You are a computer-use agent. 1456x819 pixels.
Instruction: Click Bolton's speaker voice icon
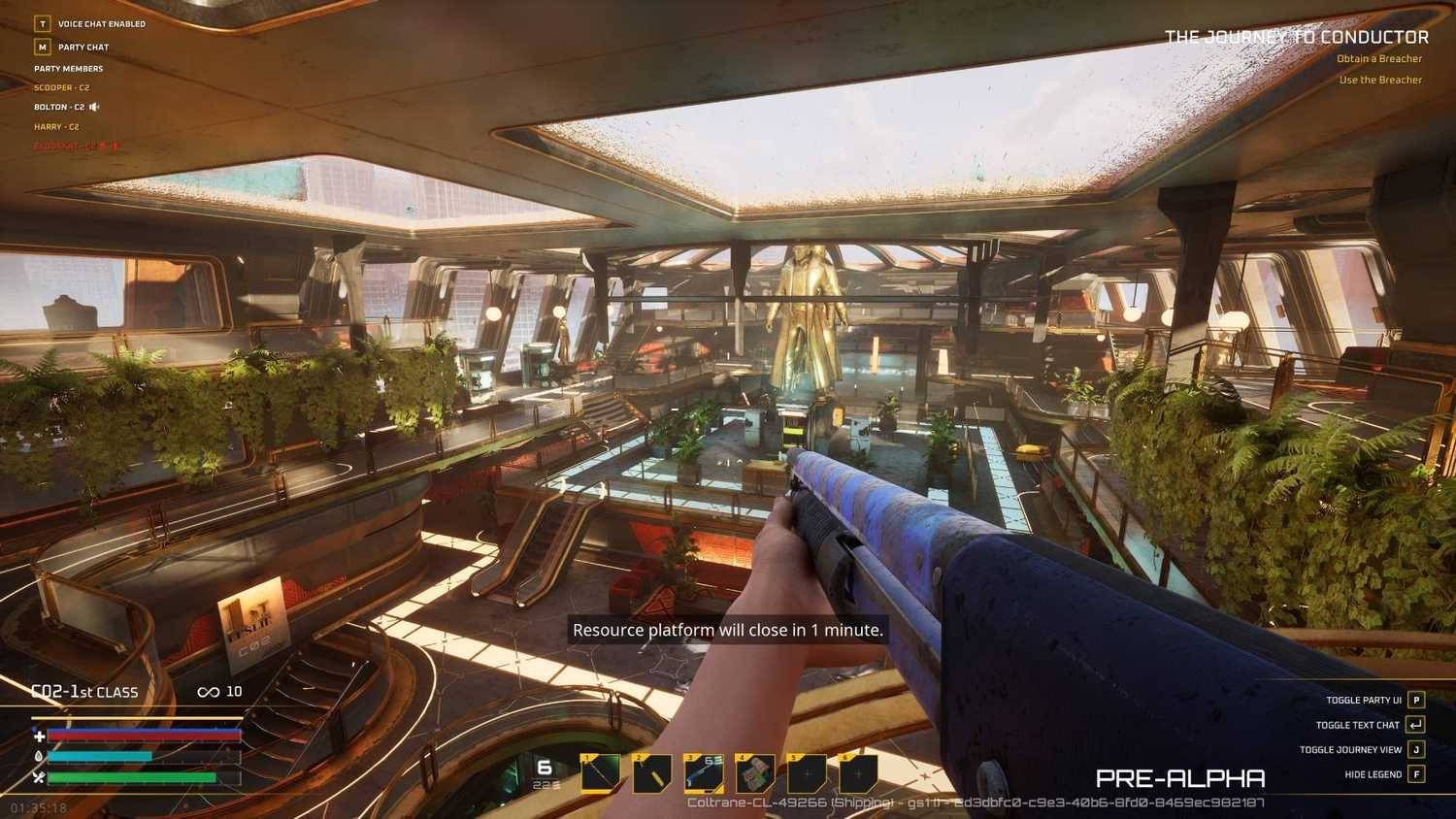tap(94, 108)
